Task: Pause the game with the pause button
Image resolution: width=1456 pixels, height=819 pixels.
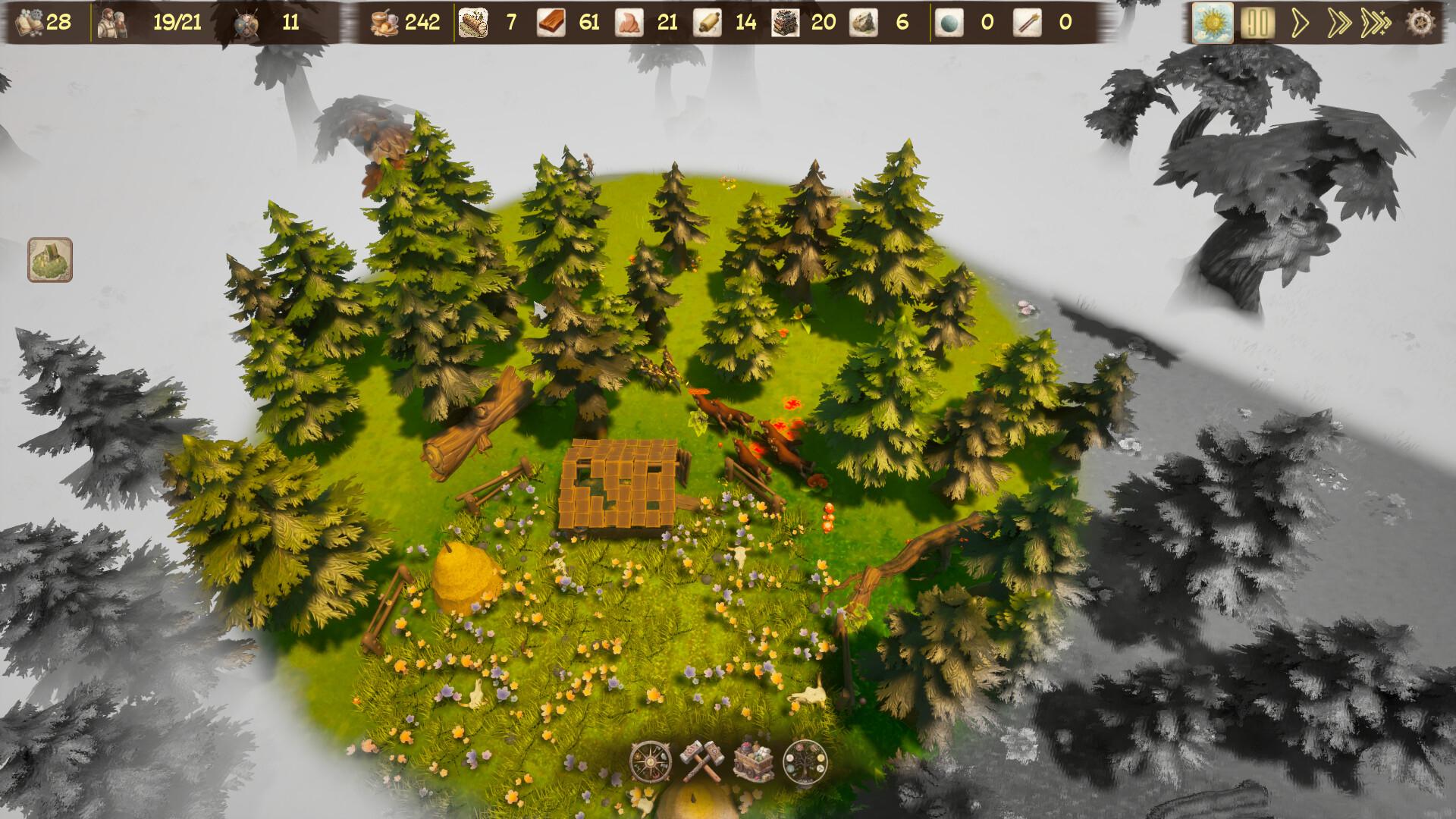Action: [1257, 23]
